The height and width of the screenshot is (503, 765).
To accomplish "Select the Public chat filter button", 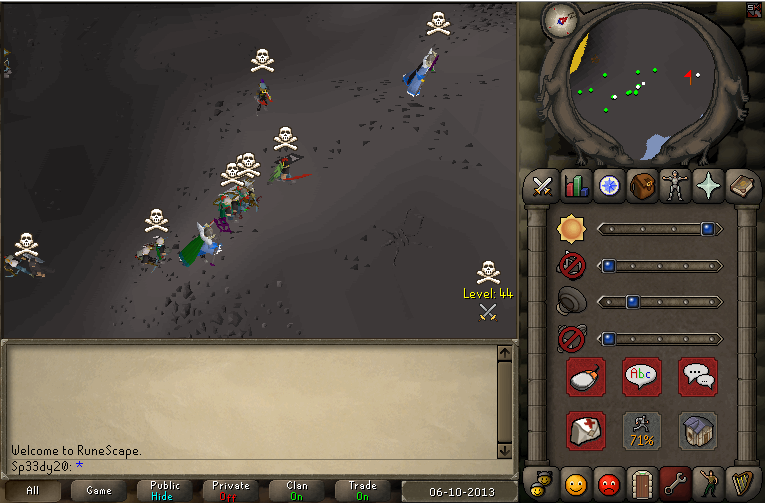I will click(165, 490).
